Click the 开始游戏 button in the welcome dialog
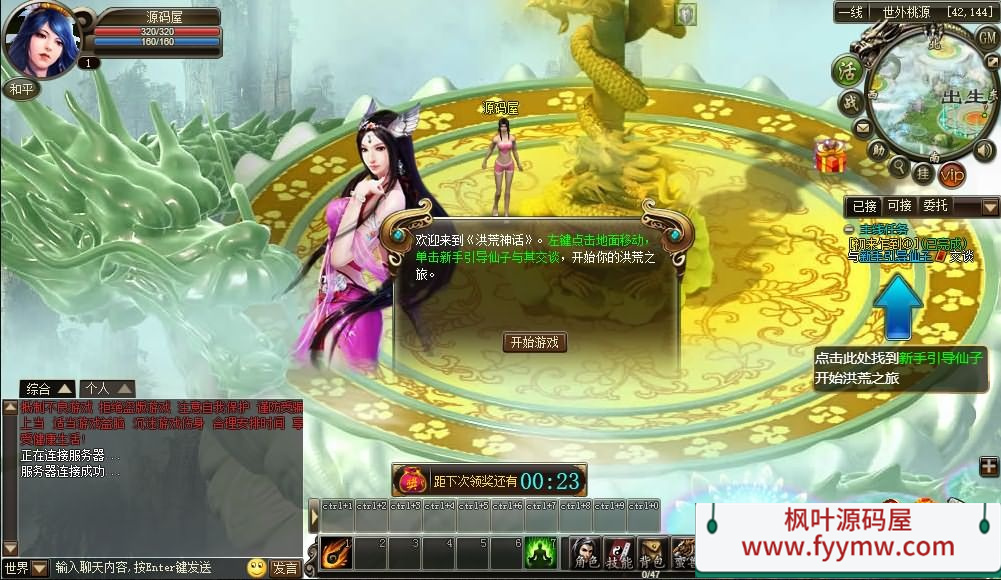This screenshot has height=580, width=1001. pyautogui.click(x=535, y=342)
